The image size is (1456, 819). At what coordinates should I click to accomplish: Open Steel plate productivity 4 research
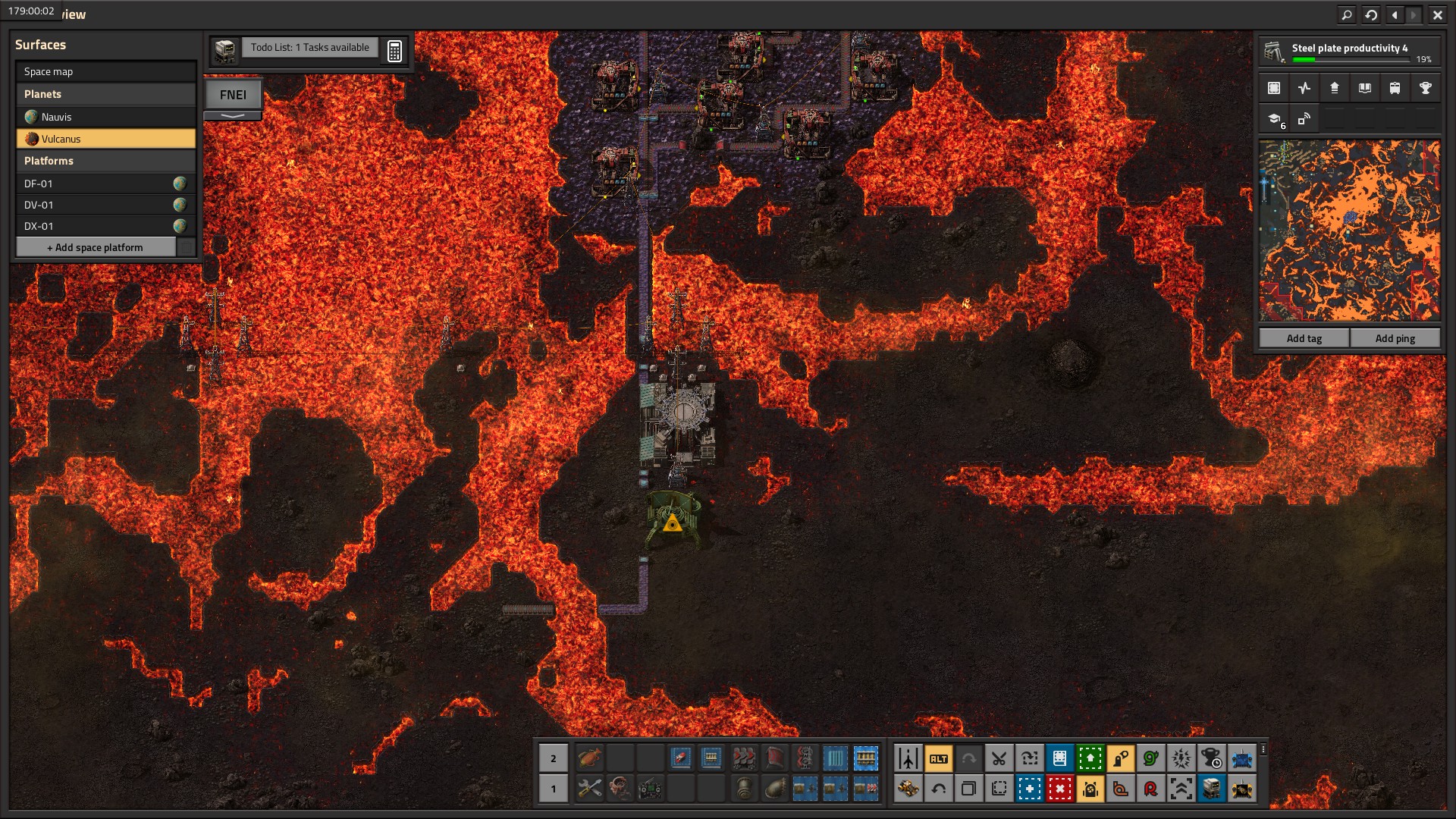(1349, 52)
